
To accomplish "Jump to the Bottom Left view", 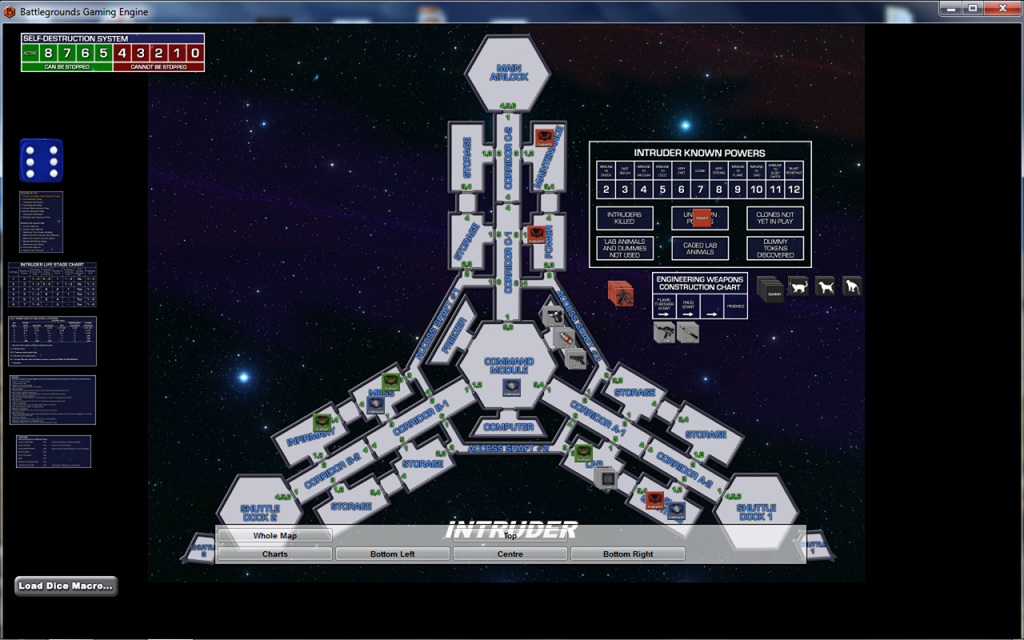I will click(392, 553).
